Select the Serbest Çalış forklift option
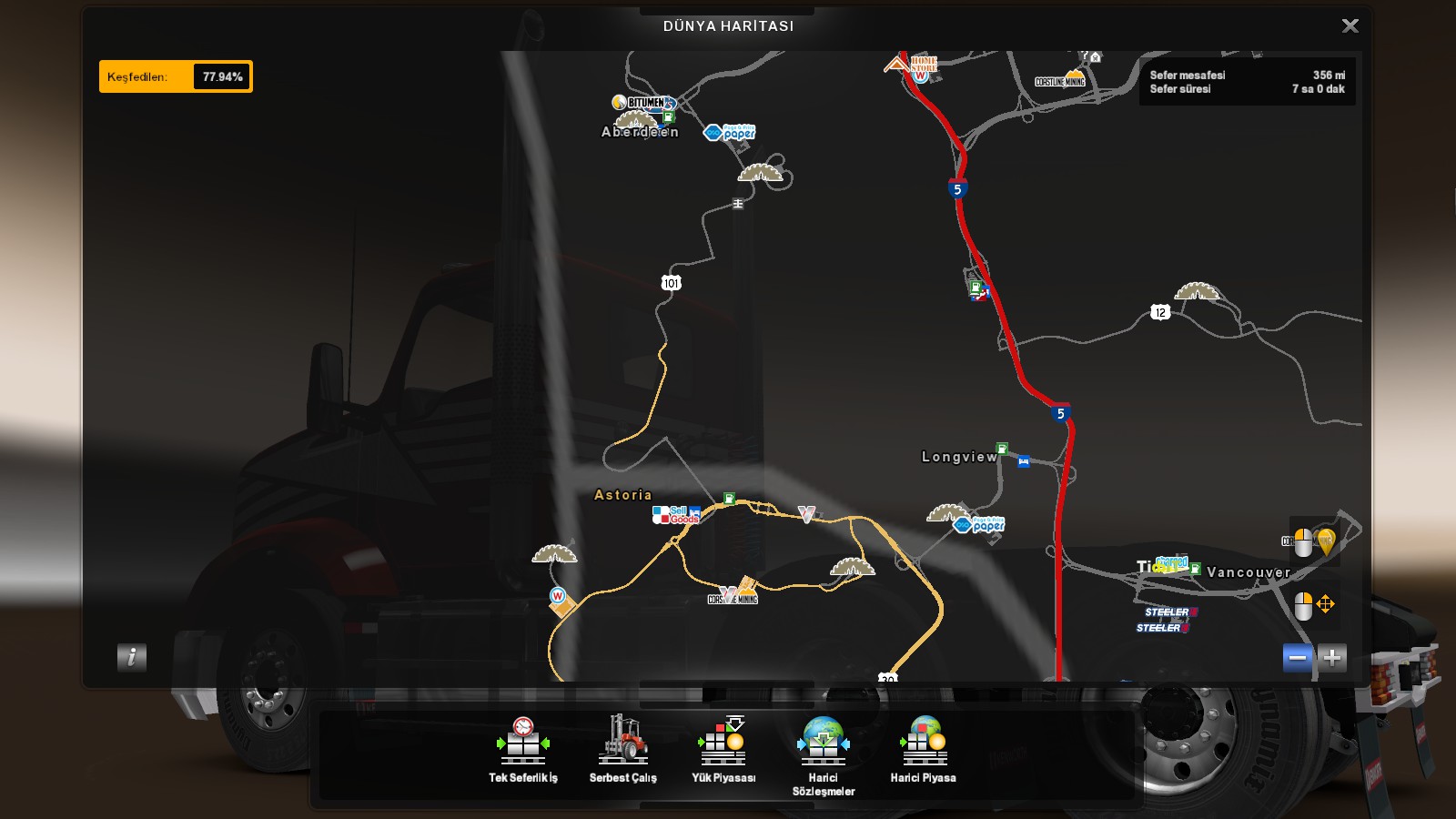1456x819 pixels. 623,750
